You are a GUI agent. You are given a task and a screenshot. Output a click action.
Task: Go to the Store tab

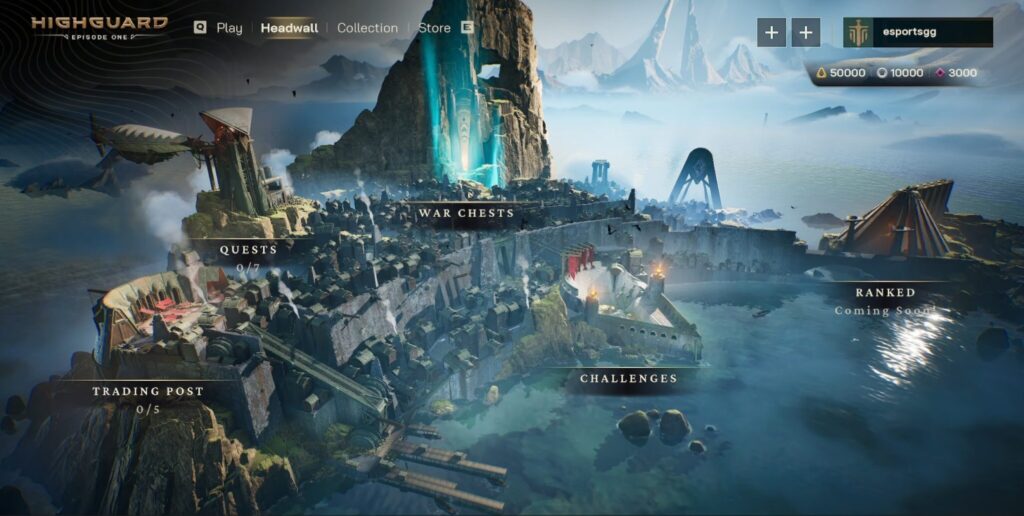(434, 28)
